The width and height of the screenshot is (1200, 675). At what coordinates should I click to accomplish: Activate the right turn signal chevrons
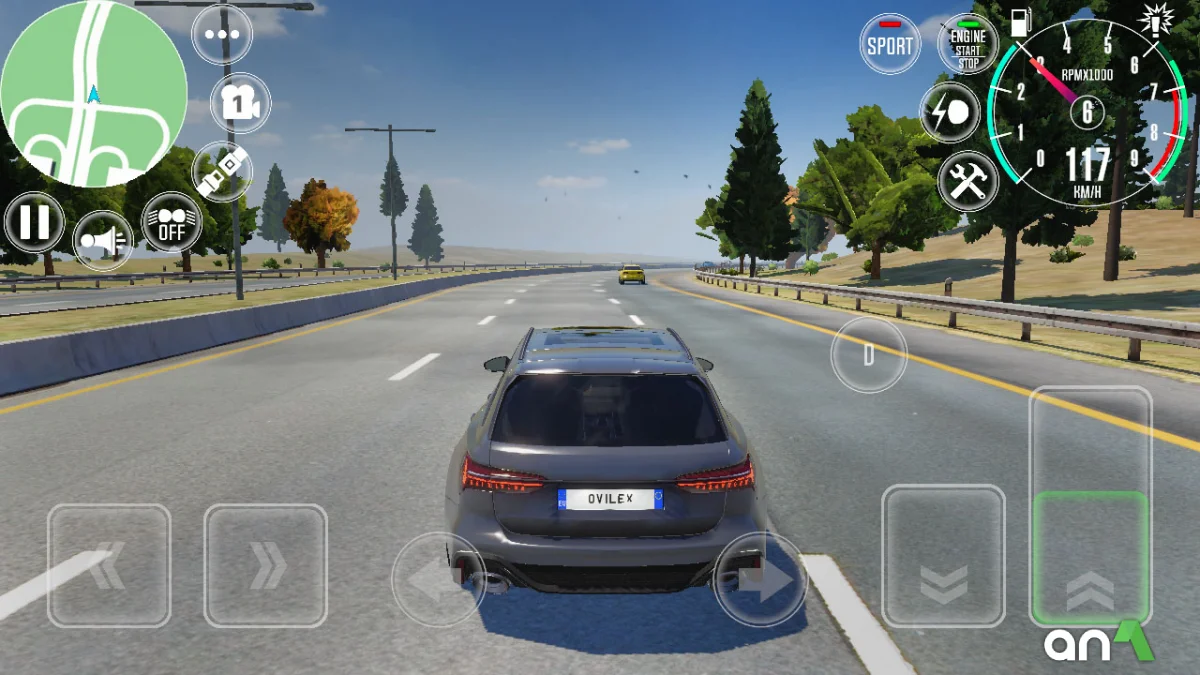(265, 565)
